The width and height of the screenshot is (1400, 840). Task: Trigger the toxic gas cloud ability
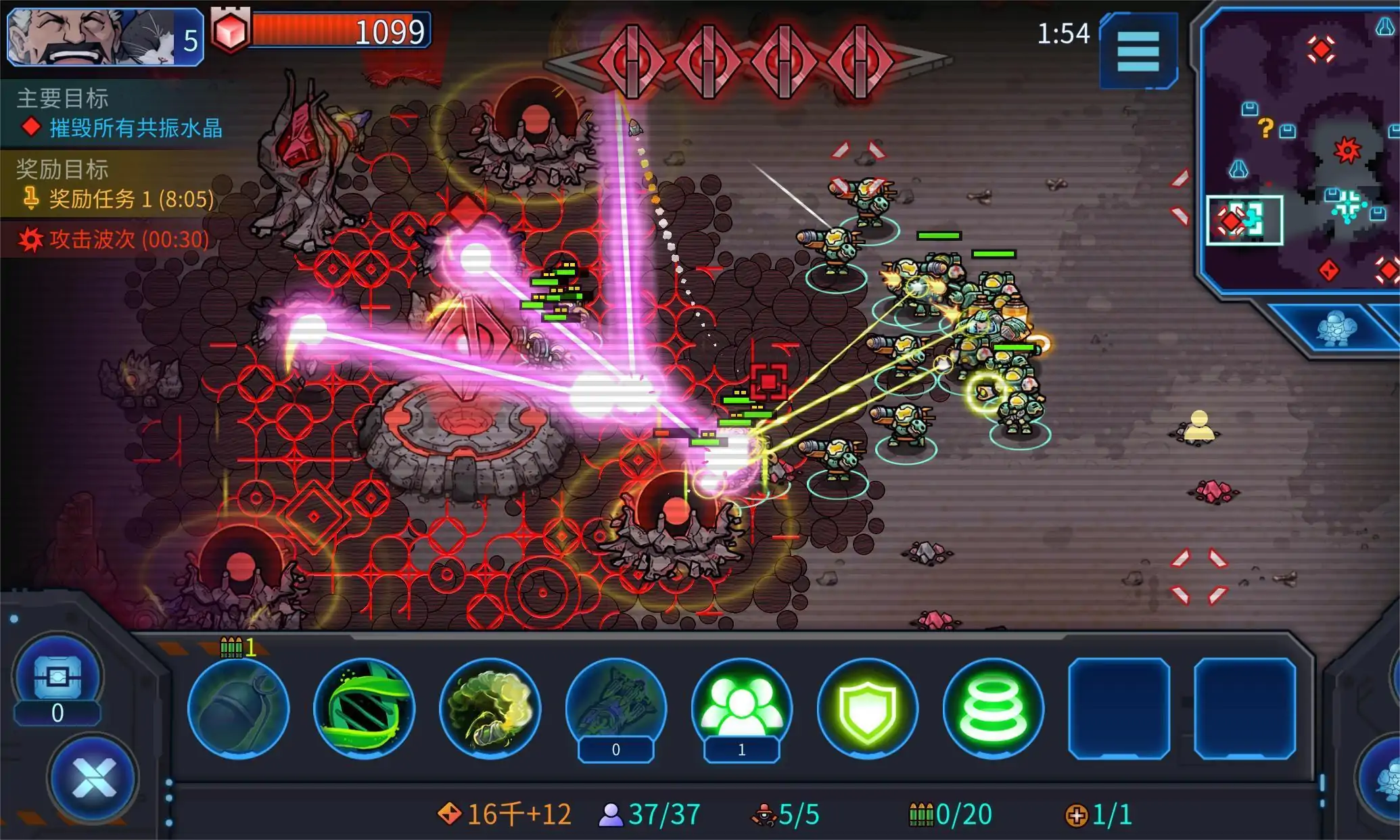click(x=490, y=708)
